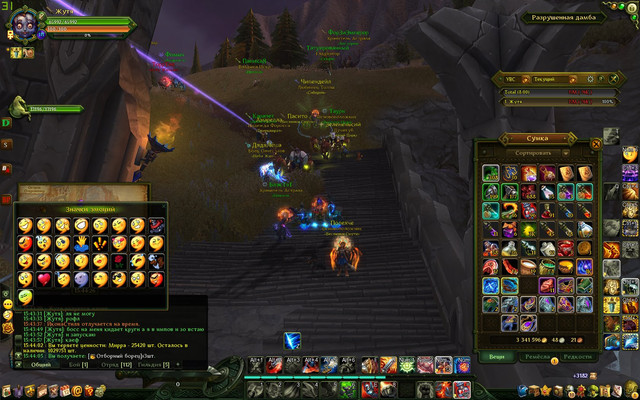The width and height of the screenshot is (640, 400).
Task: Click the Отборный борец item link in chat
Action: click(109, 355)
